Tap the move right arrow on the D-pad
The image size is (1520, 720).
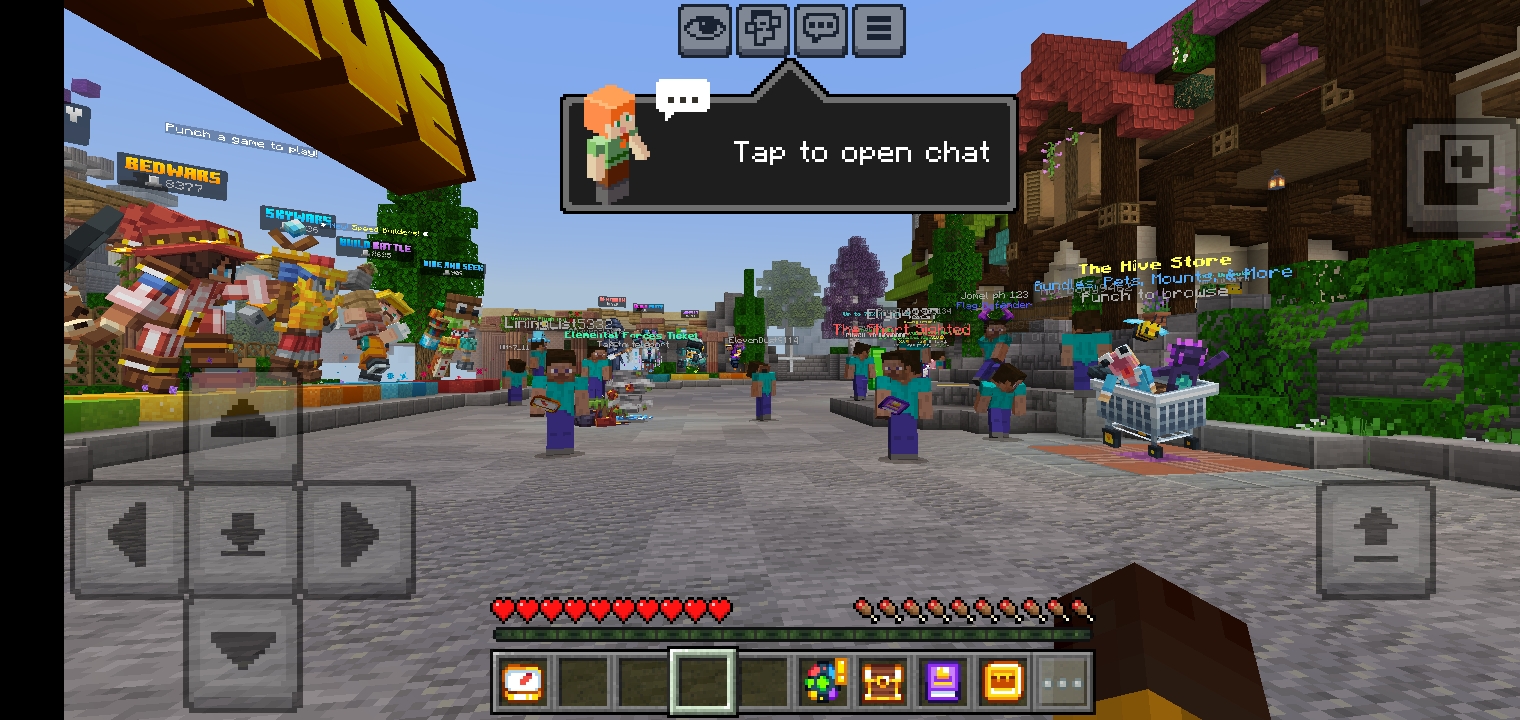[x=358, y=537]
